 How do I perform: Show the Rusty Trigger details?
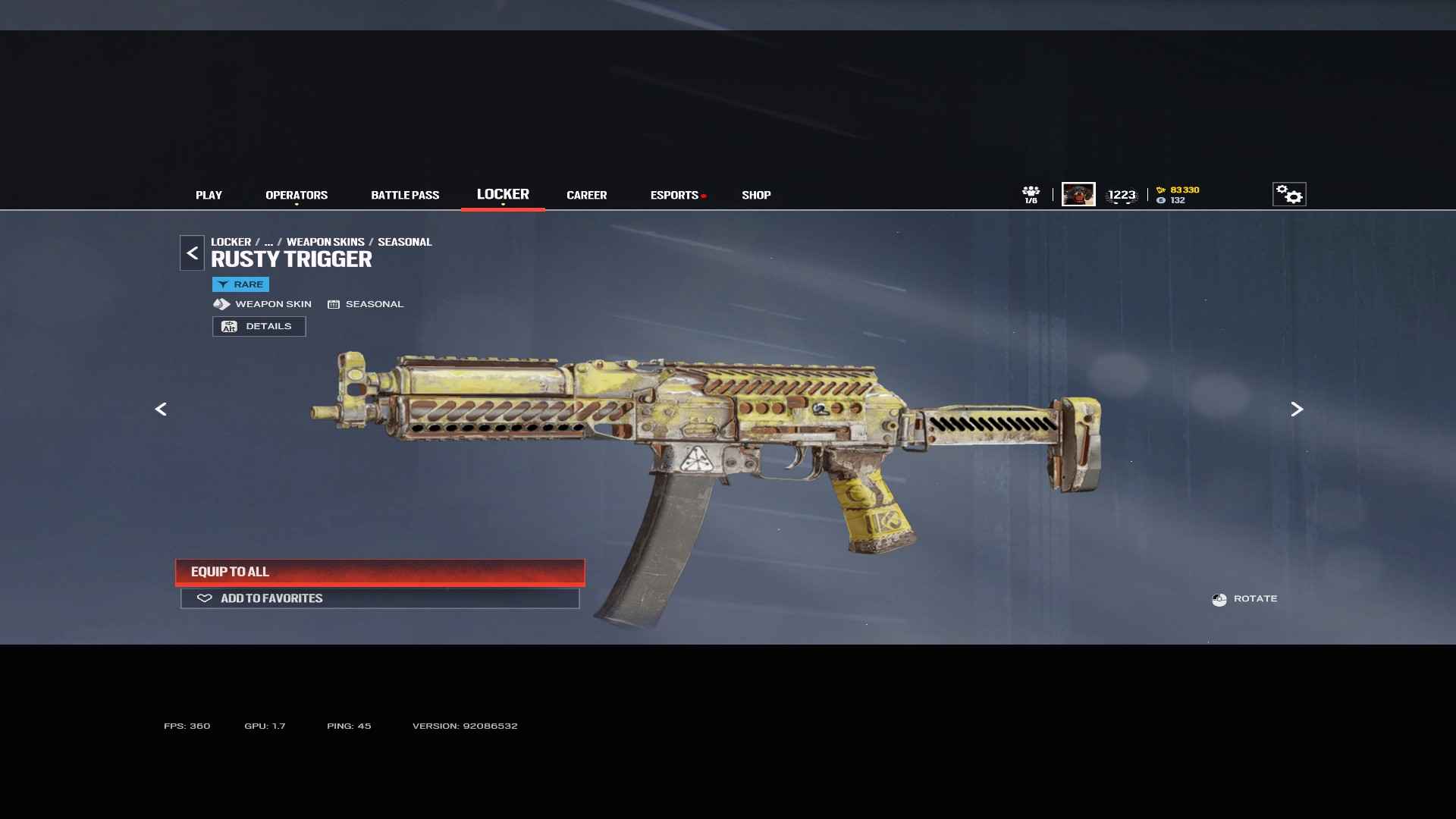[x=259, y=326]
